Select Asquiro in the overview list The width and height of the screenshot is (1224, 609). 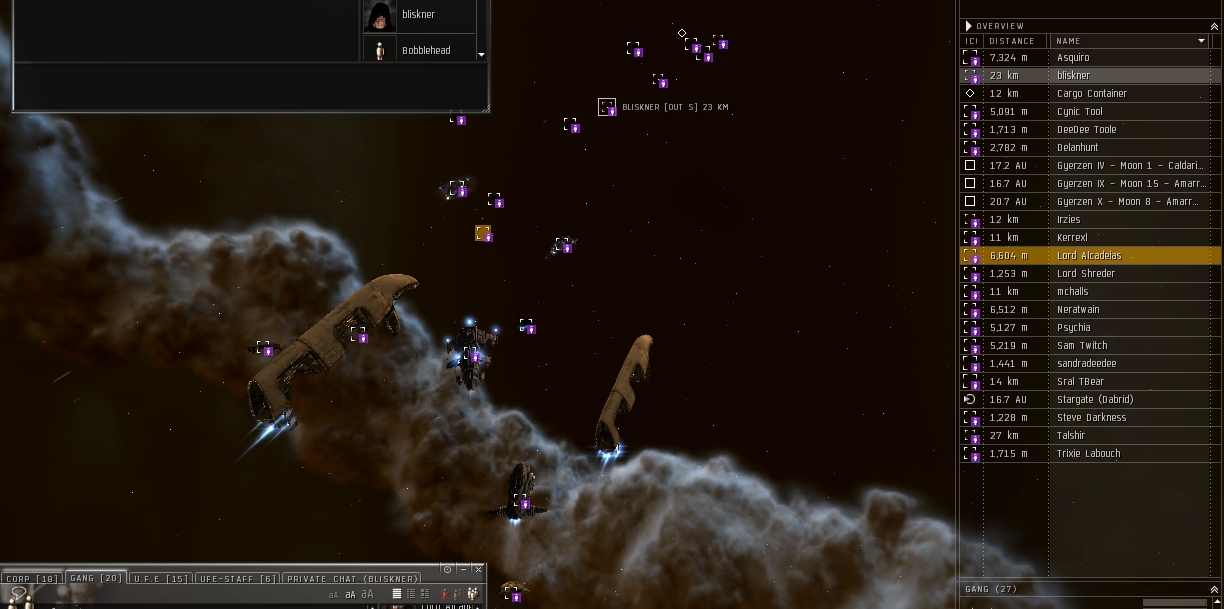pos(1073,58)
